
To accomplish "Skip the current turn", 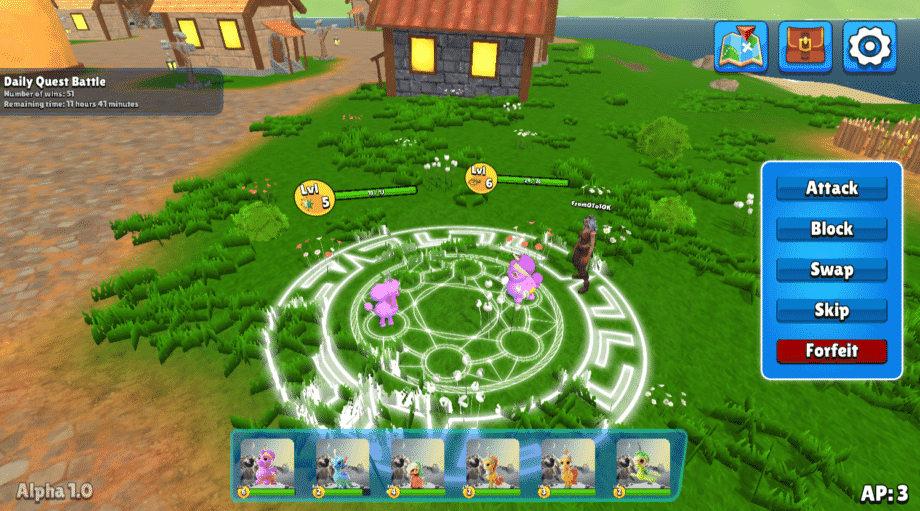I will tap(831, 310).
